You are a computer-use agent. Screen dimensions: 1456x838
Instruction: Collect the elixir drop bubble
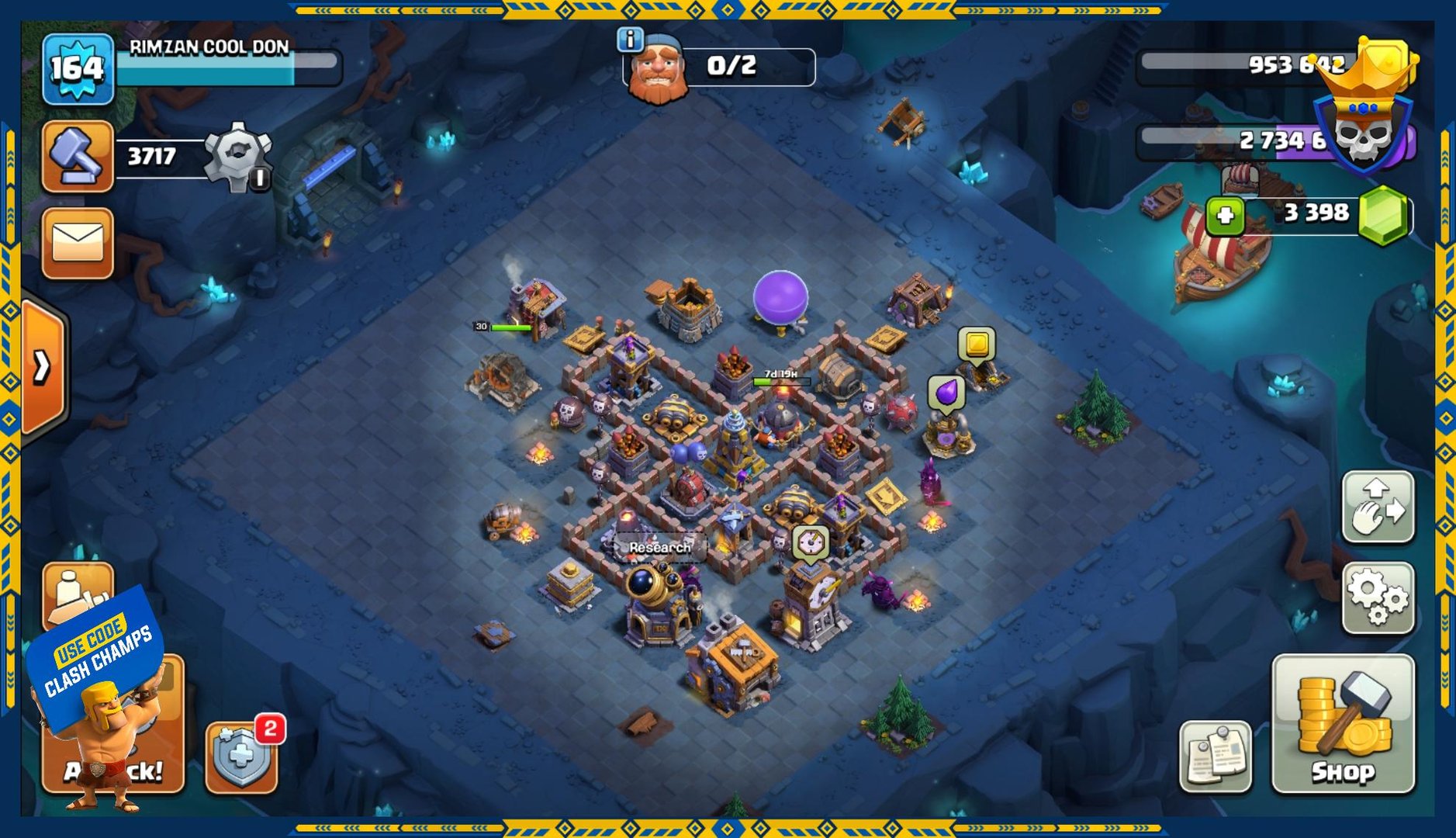pyautogui.click(x=946, y=393)
